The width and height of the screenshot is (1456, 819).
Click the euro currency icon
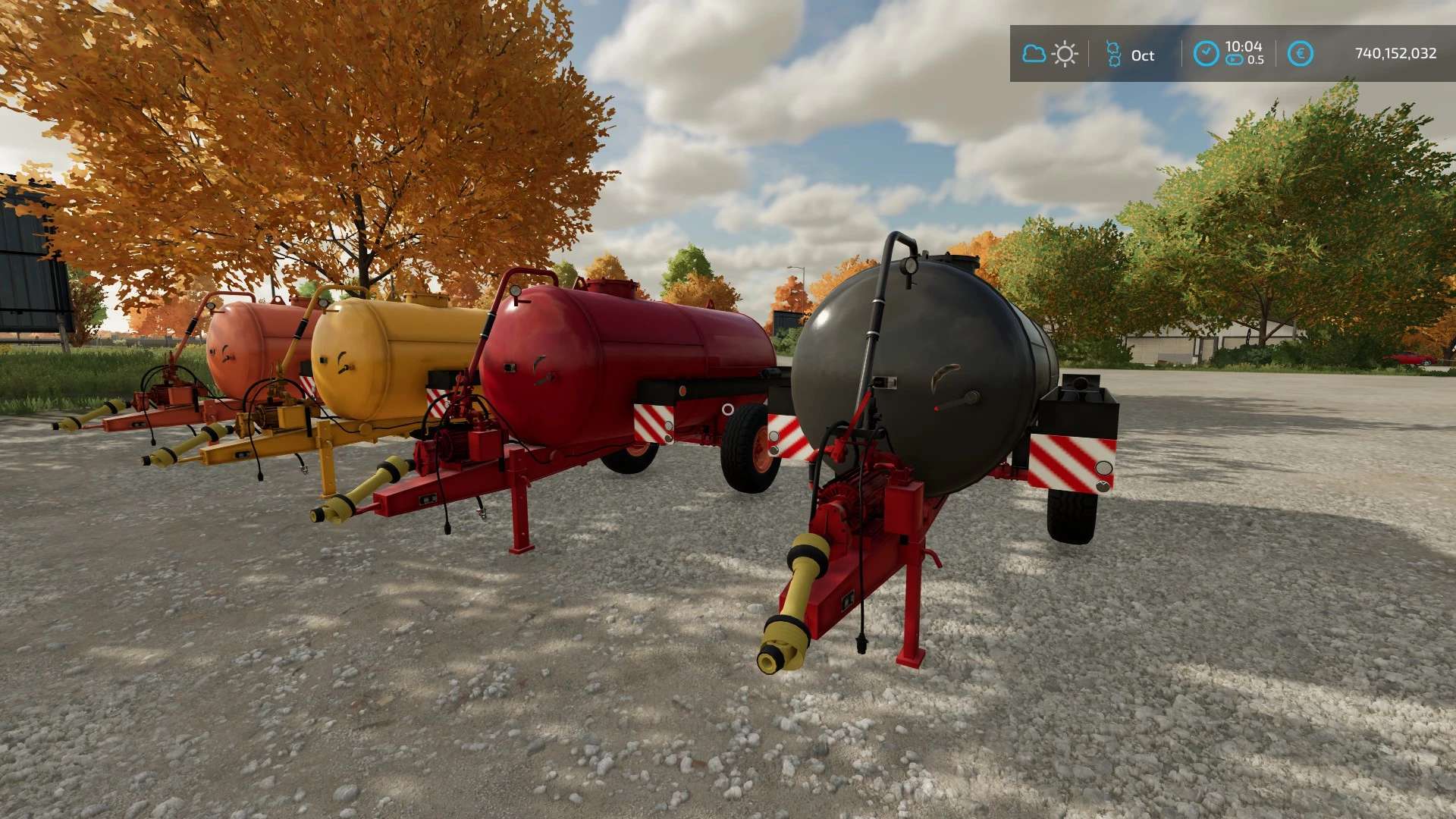1300,54
